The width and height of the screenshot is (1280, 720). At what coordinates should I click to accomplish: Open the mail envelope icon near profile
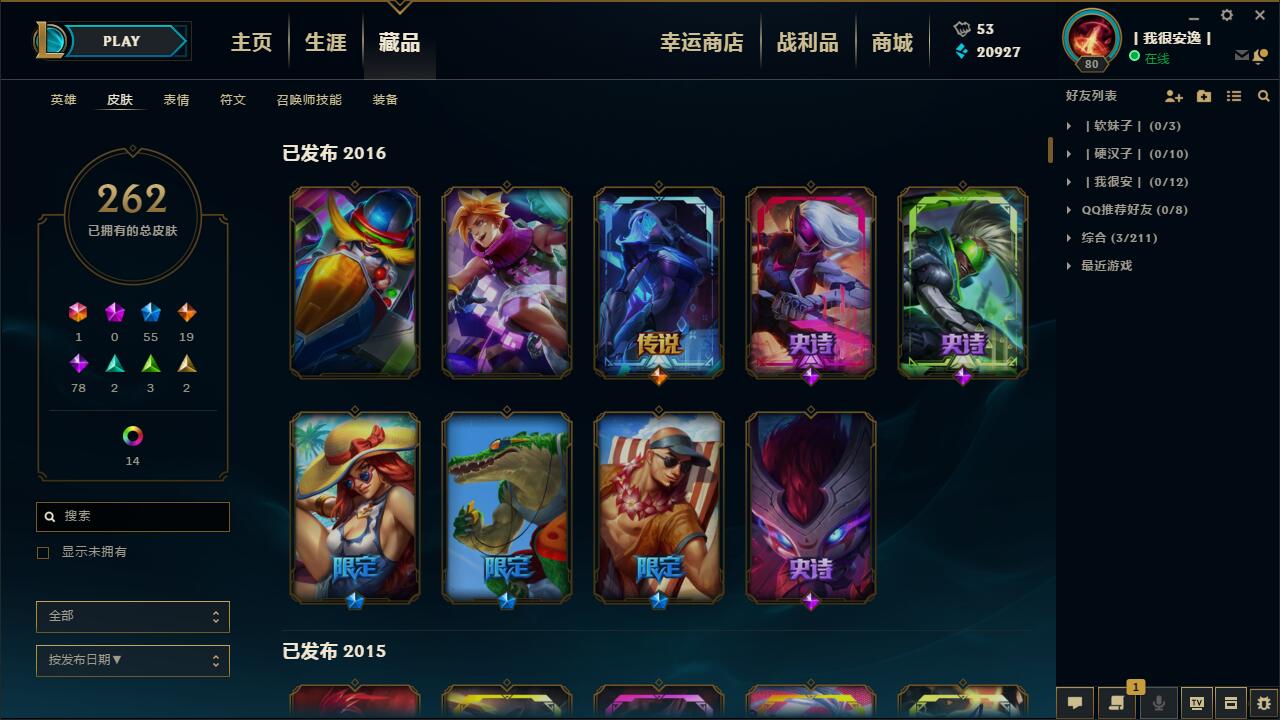point(1241,57)
